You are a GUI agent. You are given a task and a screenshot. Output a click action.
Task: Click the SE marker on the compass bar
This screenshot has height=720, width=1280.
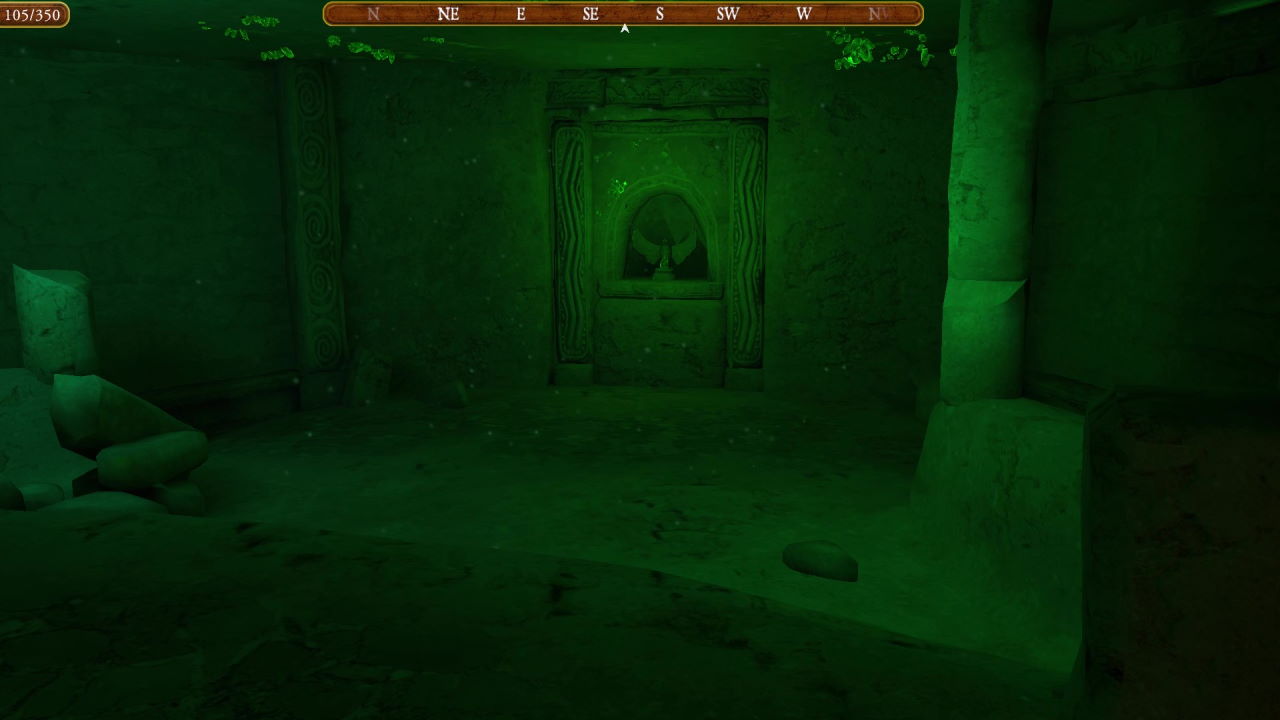point(590,14)
